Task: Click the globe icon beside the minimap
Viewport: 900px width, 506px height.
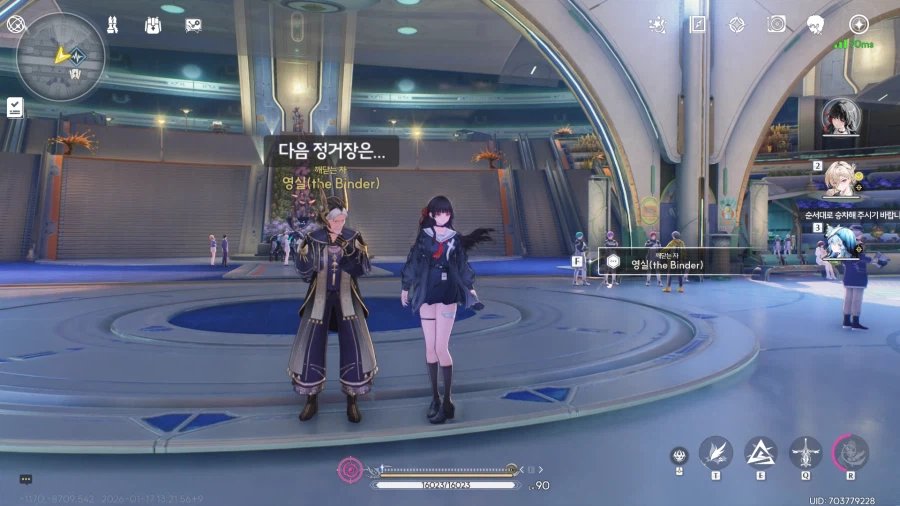Action: 16,24
